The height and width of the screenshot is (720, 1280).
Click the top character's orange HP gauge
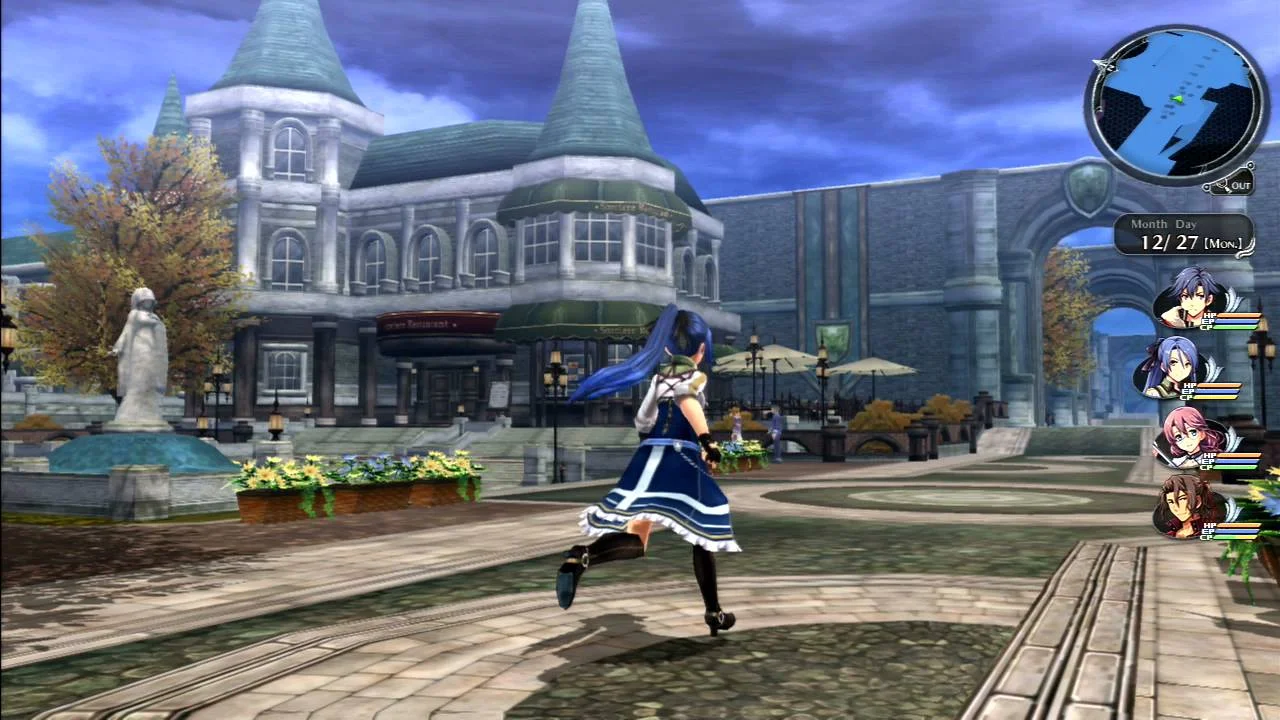tap(1238, 316)
